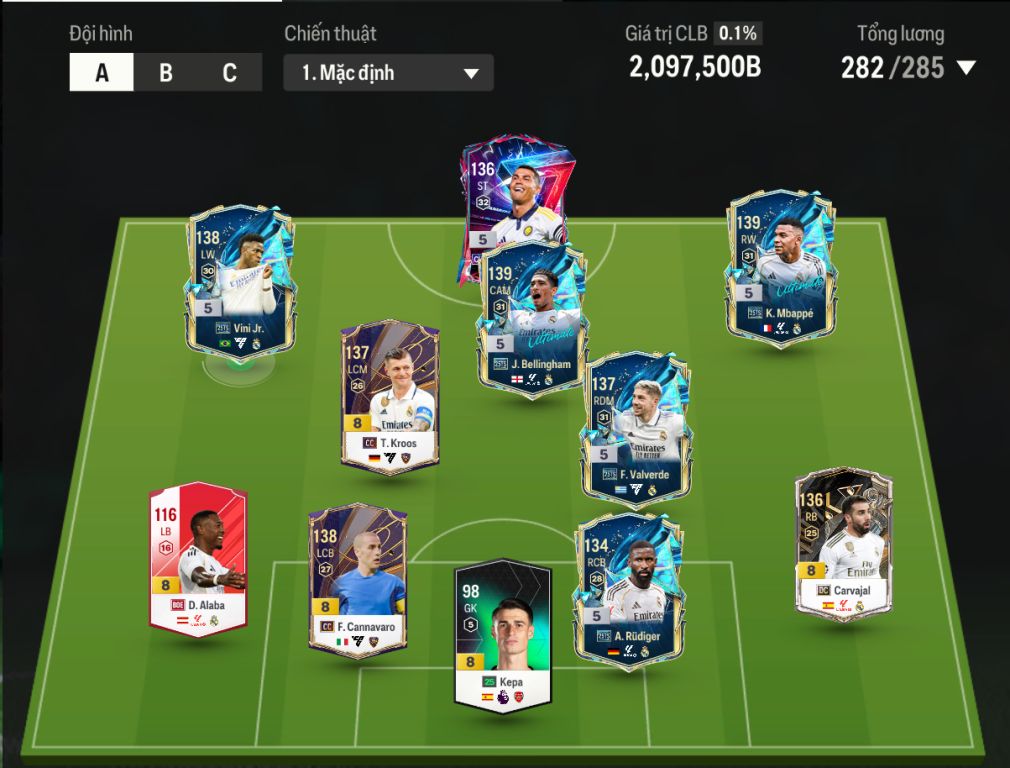Select the F. Cannavaro LCB card
The height and width of the screenshot is (768, 1010).
[x=357, y=580]
